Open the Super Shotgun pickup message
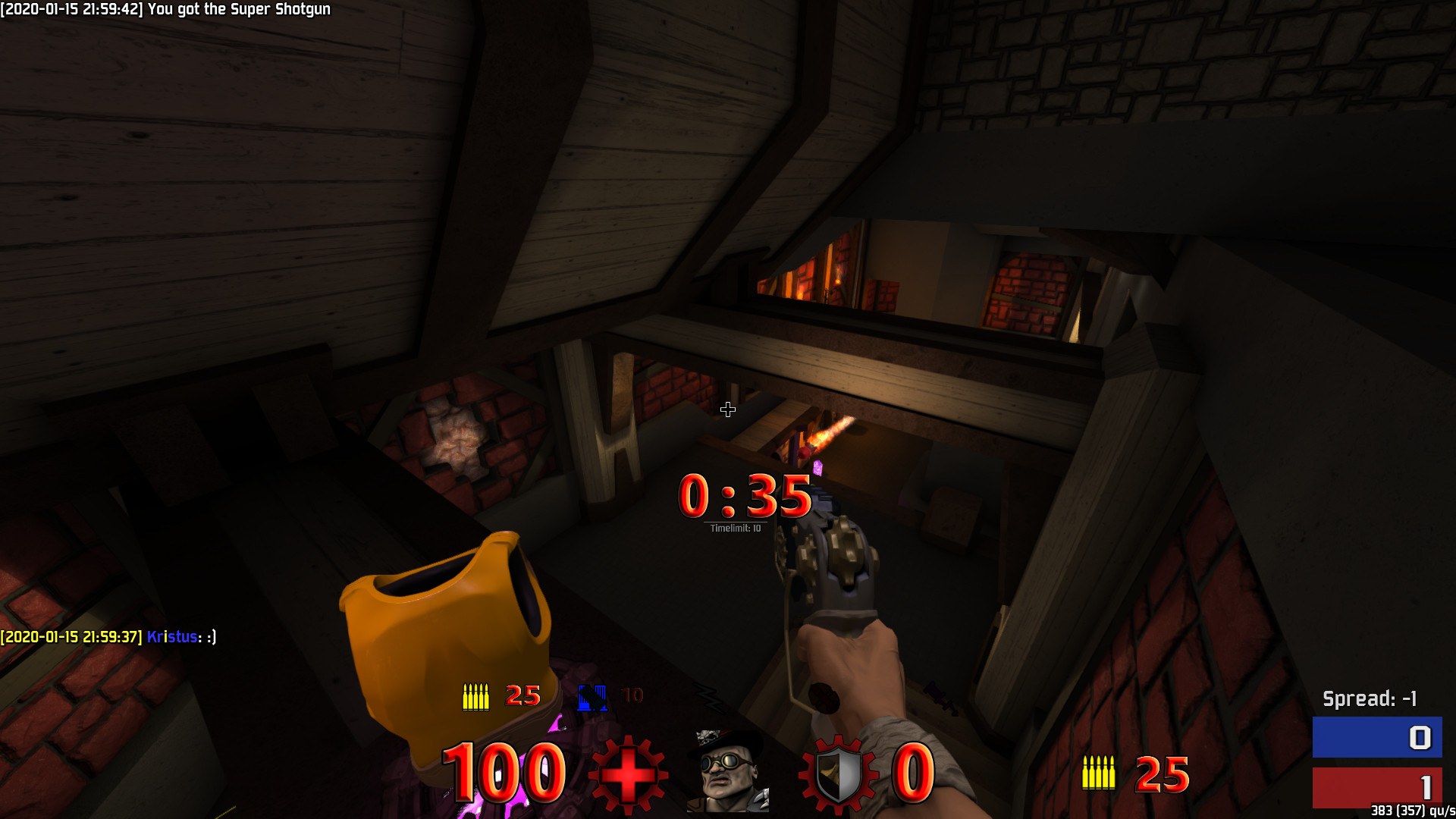 pos(168,11)
